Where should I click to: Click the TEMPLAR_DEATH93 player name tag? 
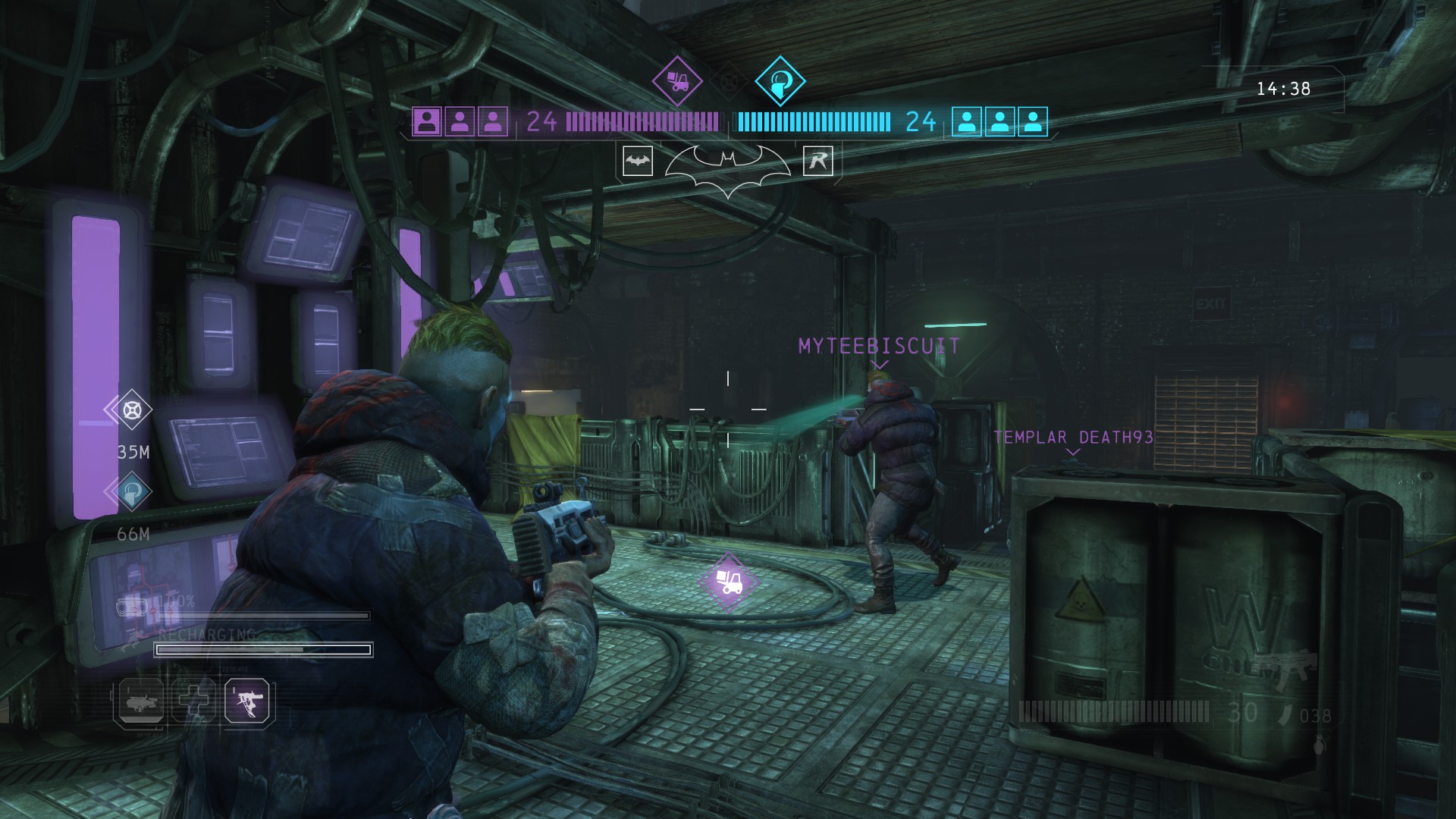tap(1073, 438)
